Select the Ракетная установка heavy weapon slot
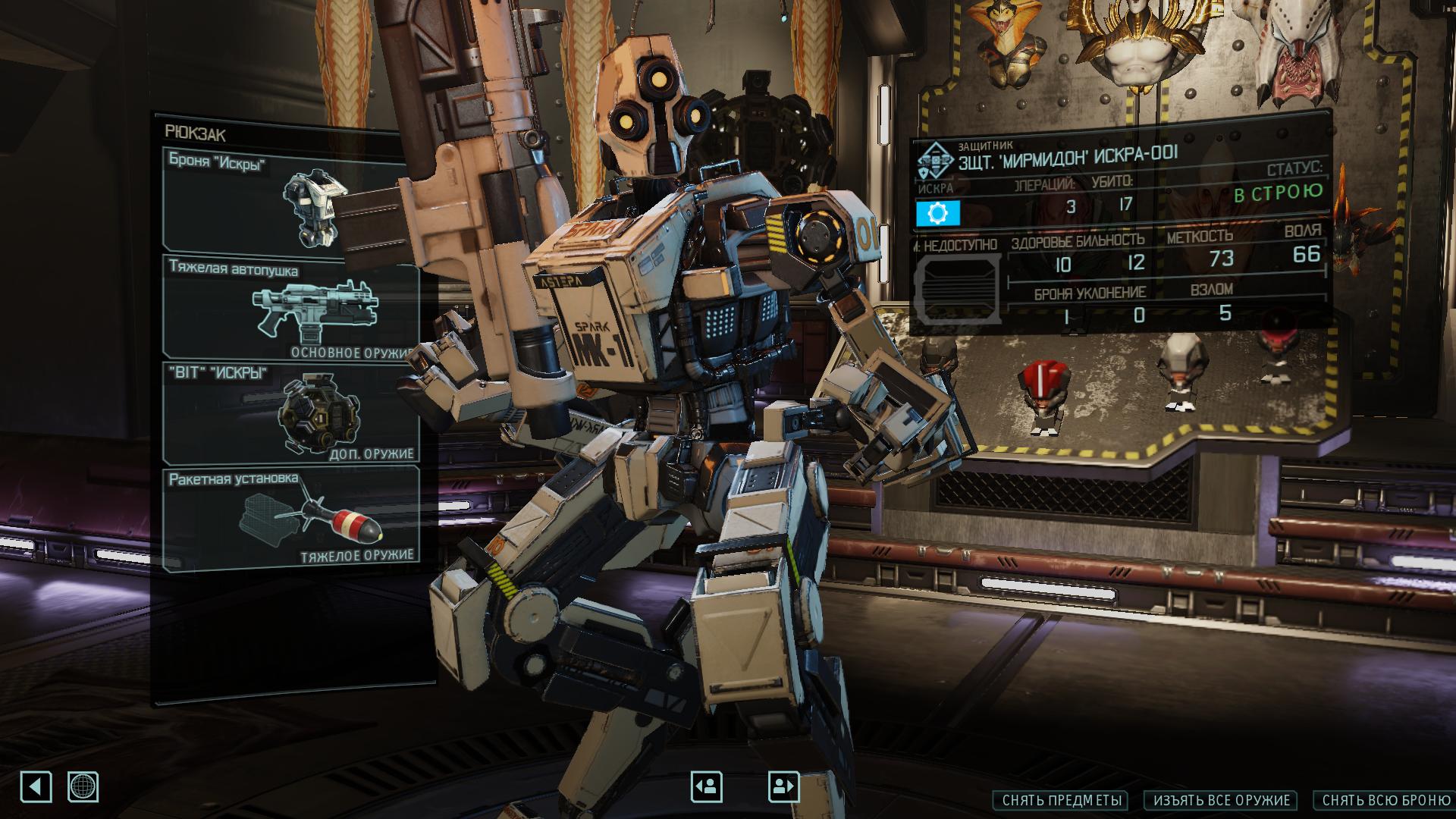 click(x=290, y=519)
